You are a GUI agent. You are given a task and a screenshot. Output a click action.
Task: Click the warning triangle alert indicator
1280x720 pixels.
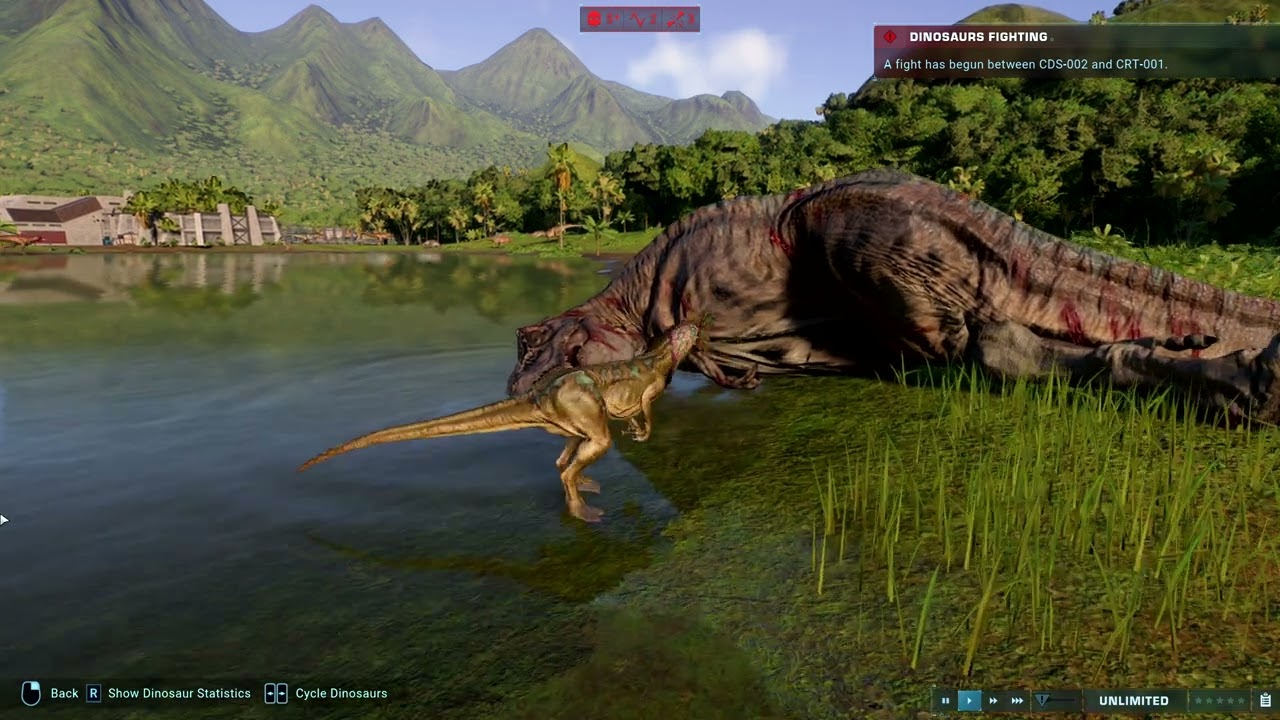pos(1043,701)
